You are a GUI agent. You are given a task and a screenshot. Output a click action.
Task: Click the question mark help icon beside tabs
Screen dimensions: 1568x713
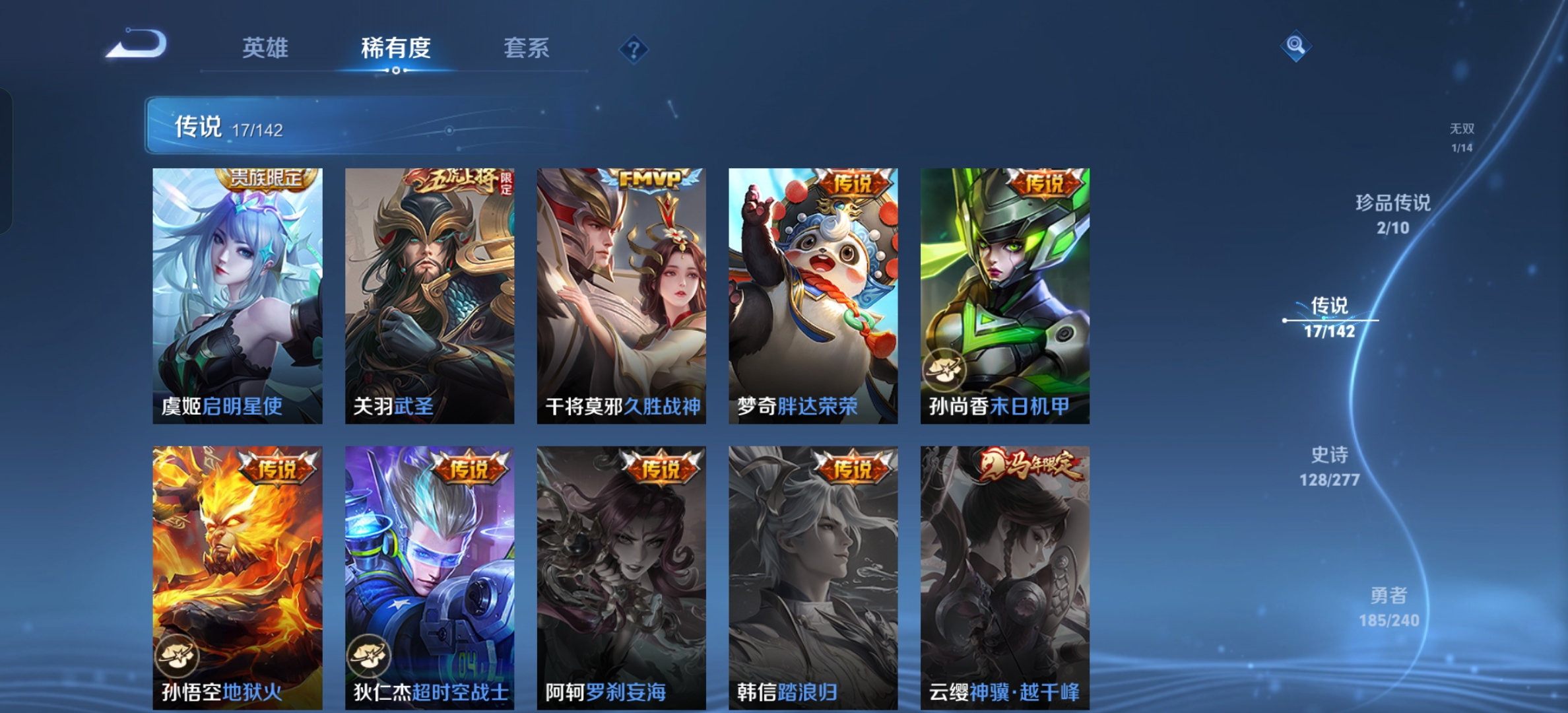[633, 48]
